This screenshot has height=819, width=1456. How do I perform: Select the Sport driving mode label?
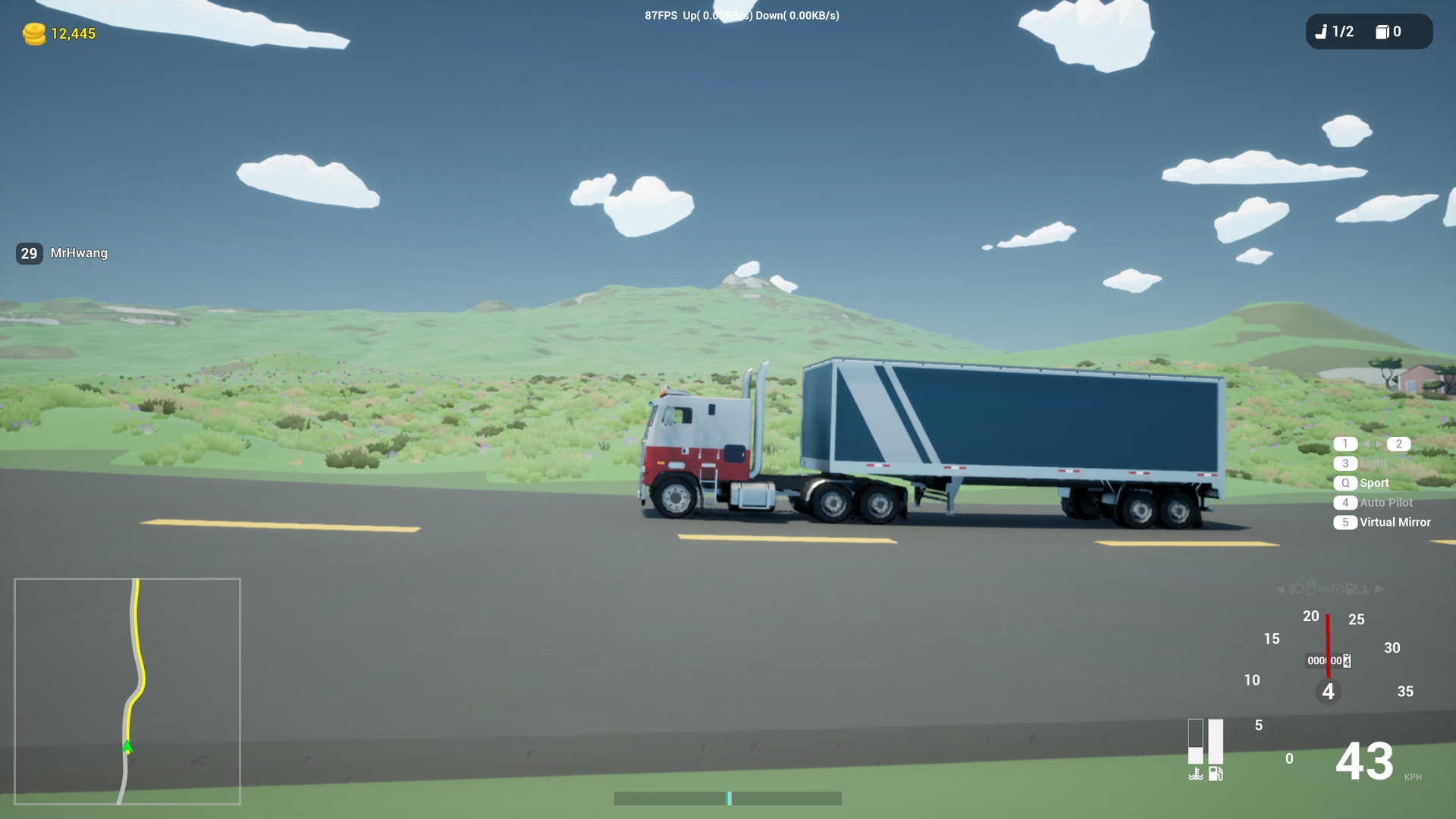(1373, 482)
